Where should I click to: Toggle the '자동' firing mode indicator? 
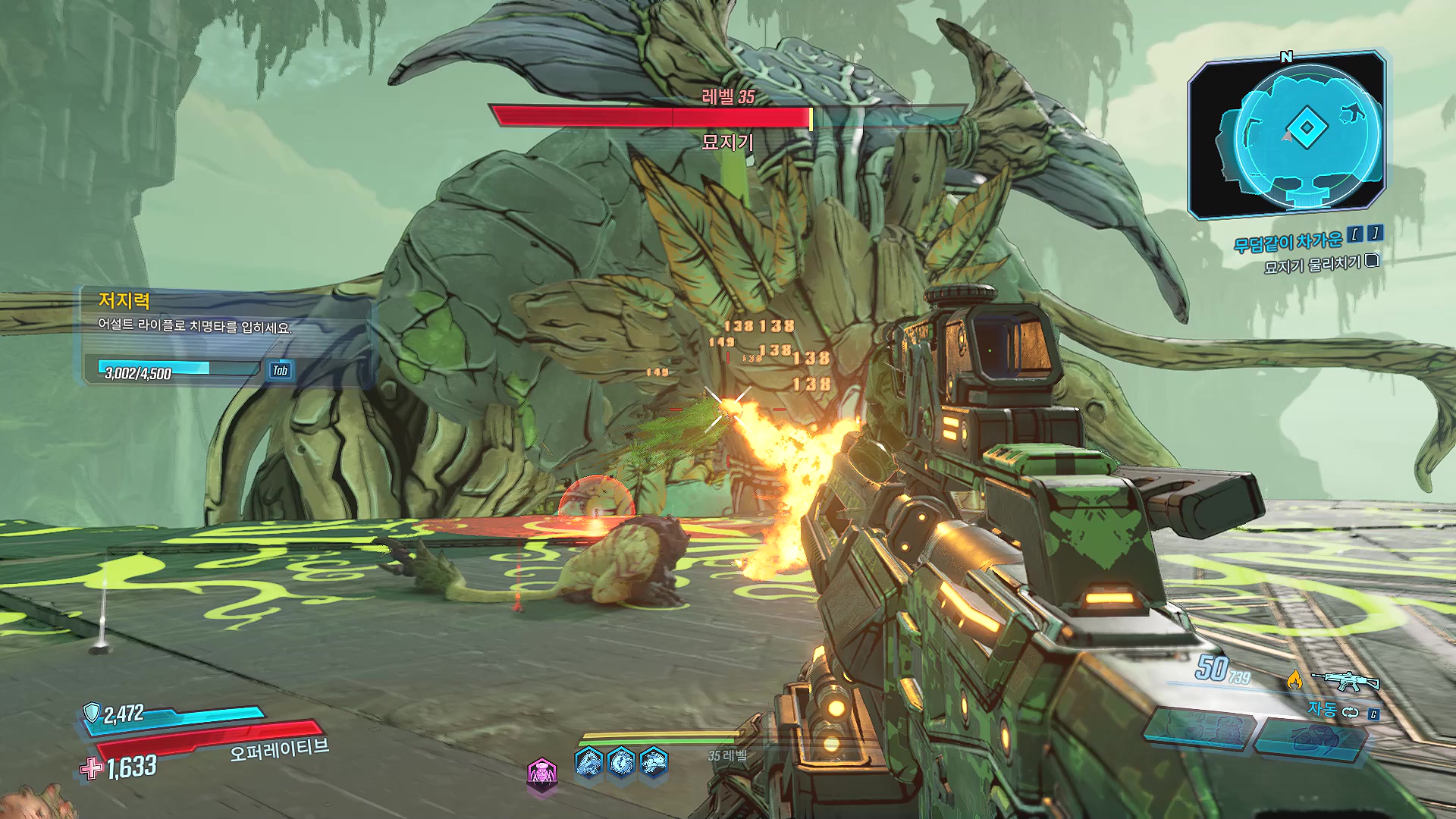pos(1323,710)
